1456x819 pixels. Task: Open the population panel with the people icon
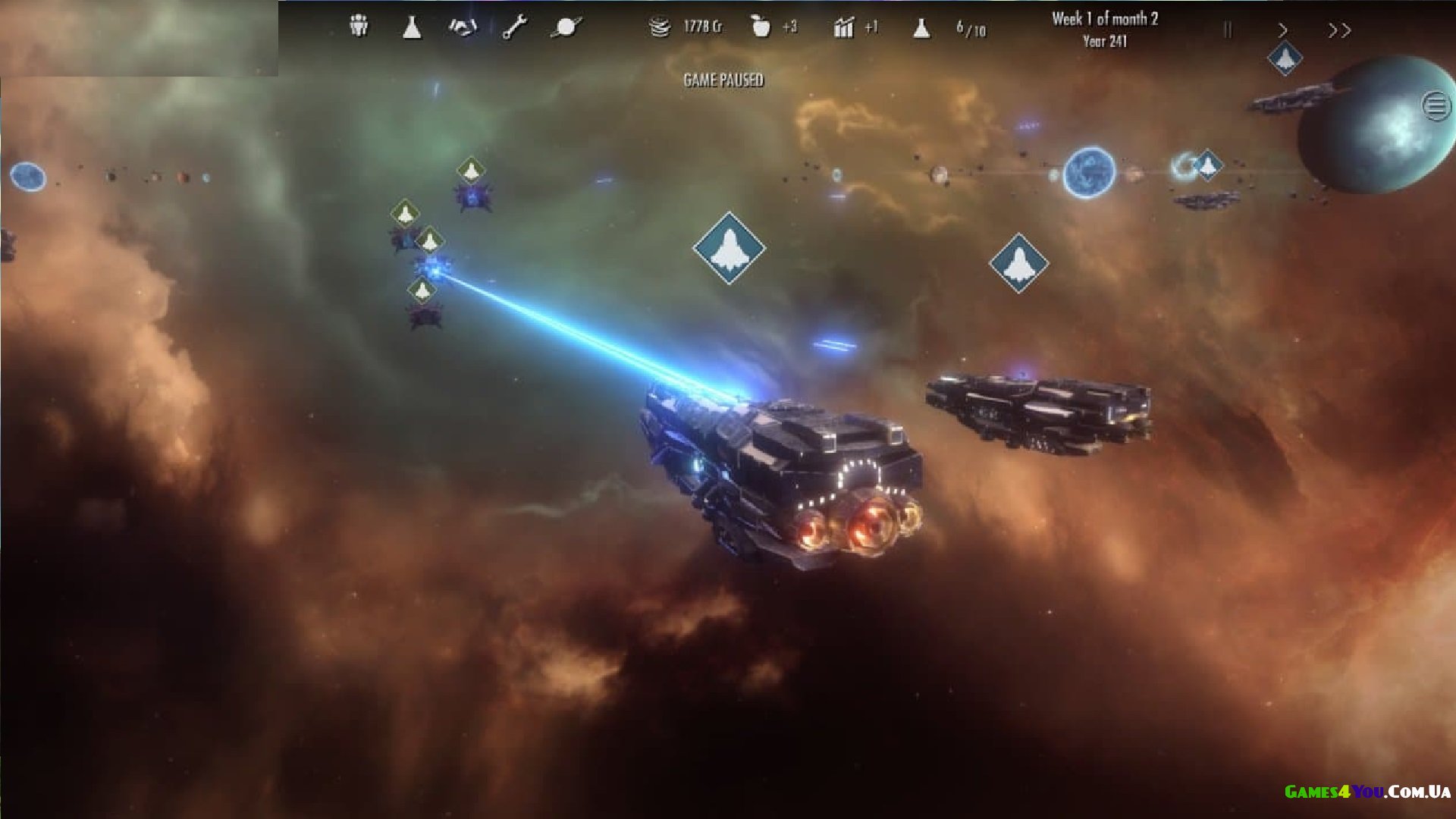359,27
